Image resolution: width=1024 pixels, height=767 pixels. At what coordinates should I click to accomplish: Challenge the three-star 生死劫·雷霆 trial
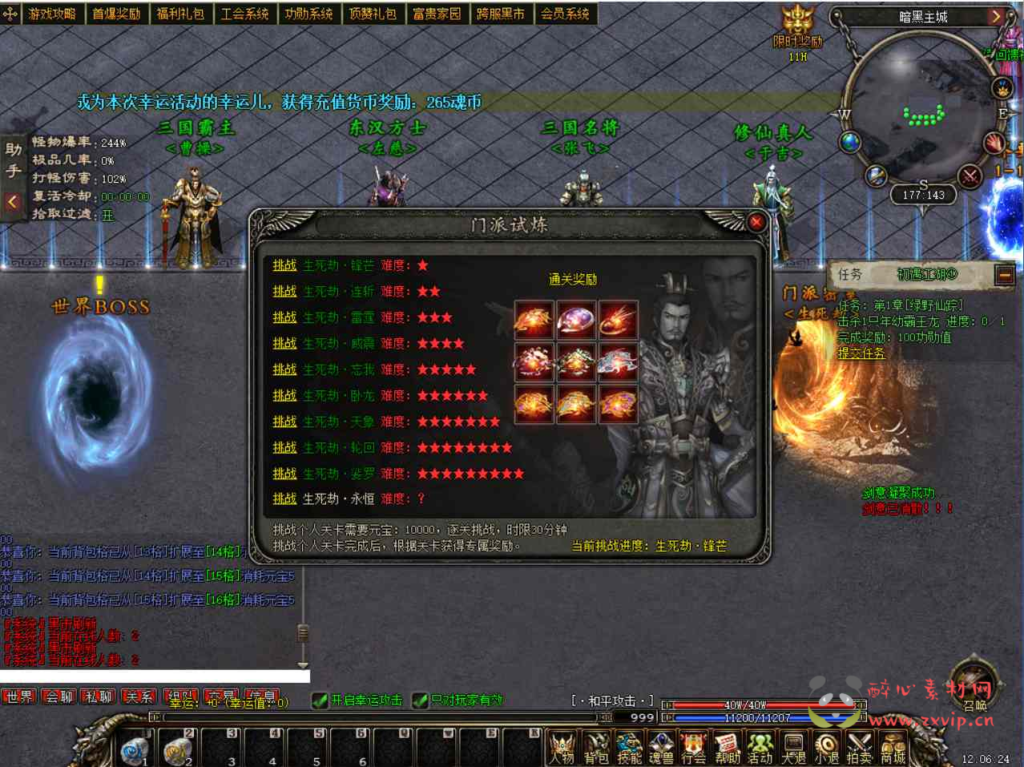click(285, 317)
